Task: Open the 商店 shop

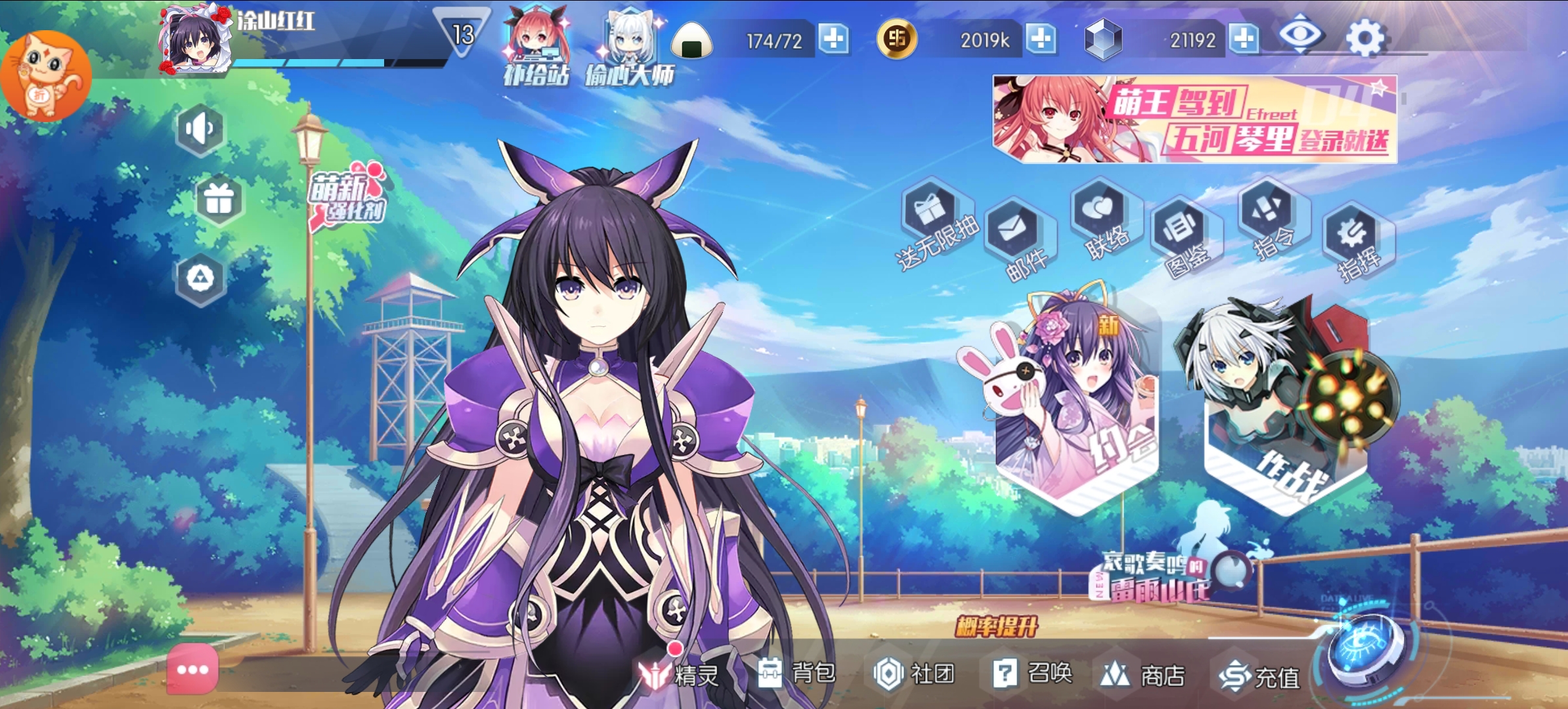Action: click(x=1143, y=675)
